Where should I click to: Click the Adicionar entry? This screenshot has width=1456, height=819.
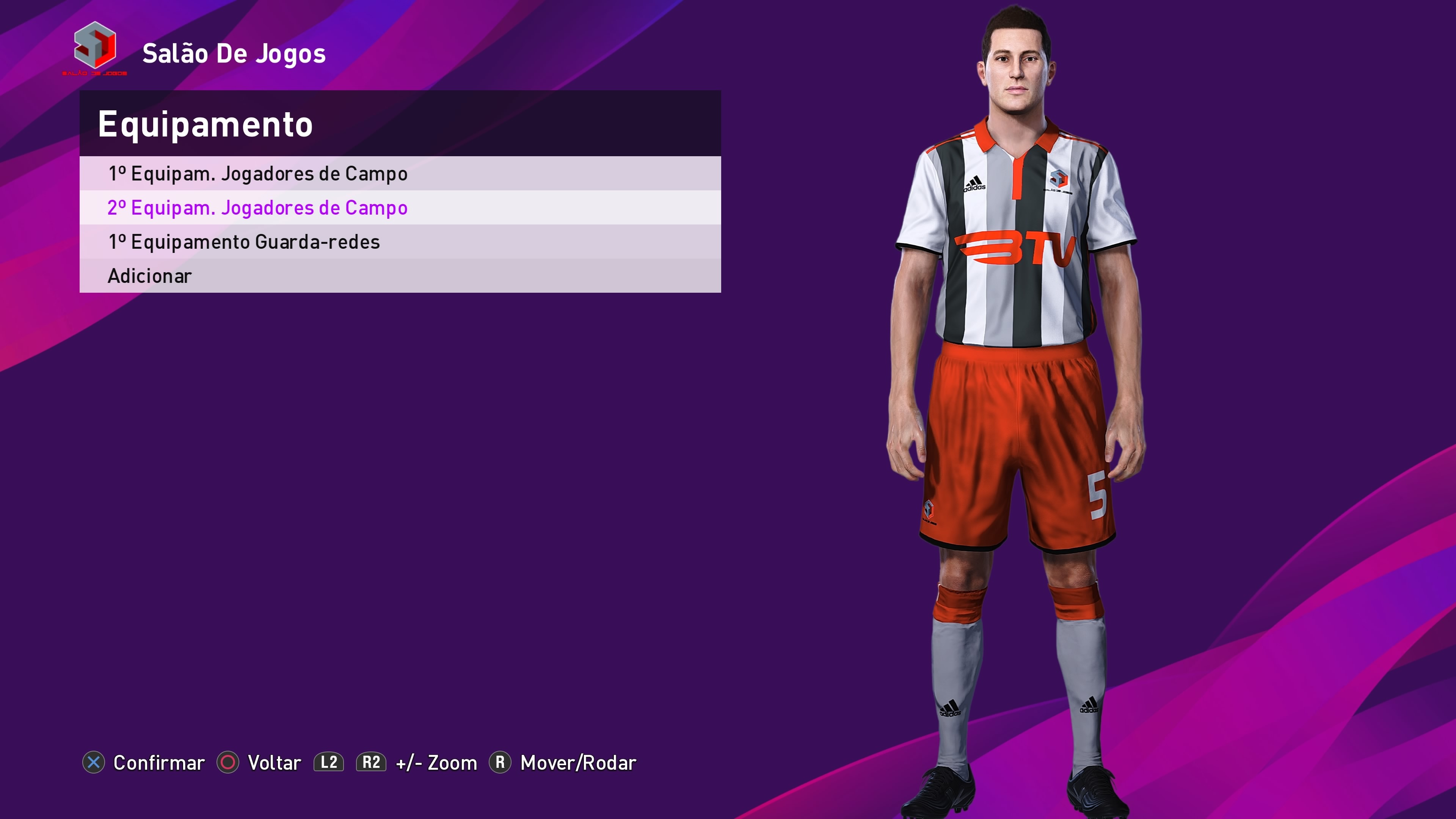coord(150,276)
